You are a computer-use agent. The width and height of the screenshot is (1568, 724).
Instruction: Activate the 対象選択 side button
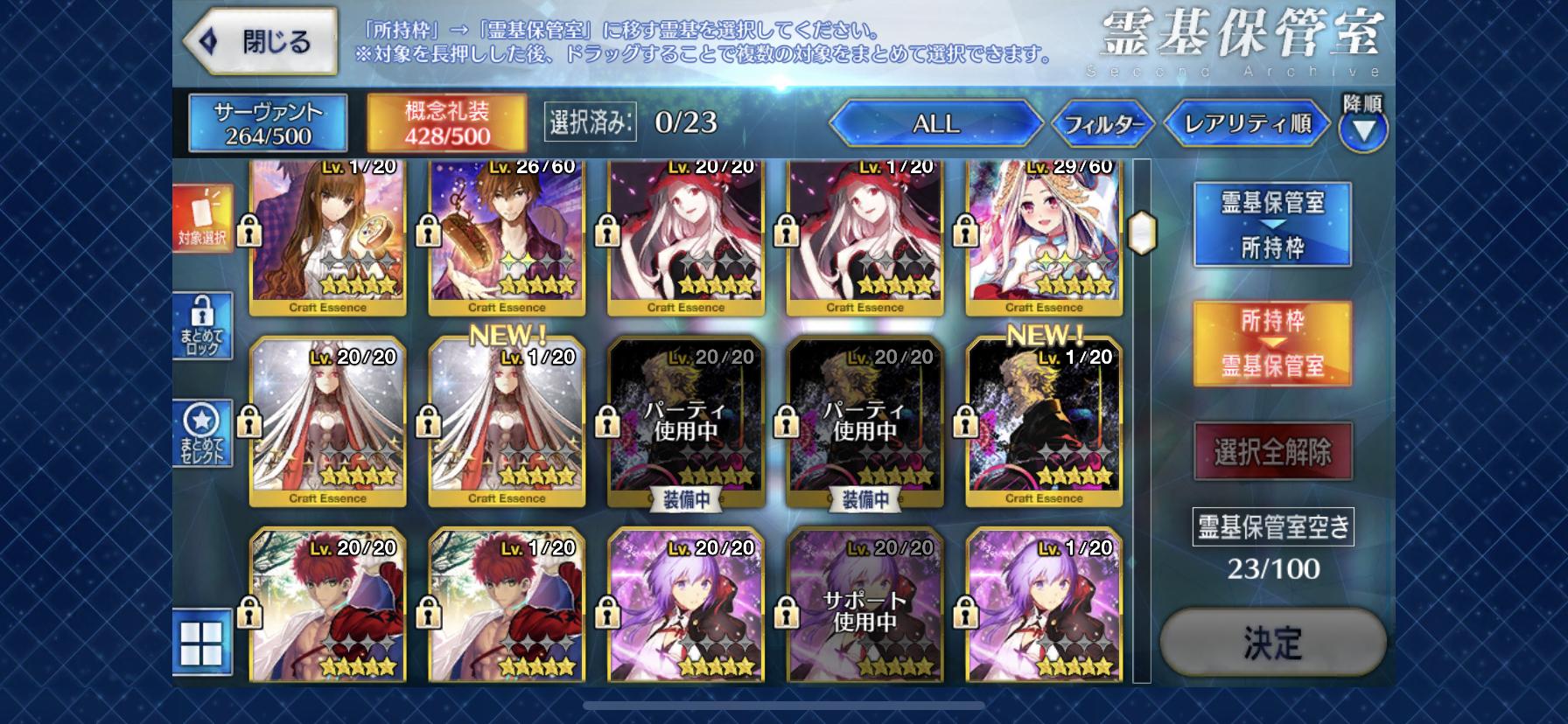point(202,219)
